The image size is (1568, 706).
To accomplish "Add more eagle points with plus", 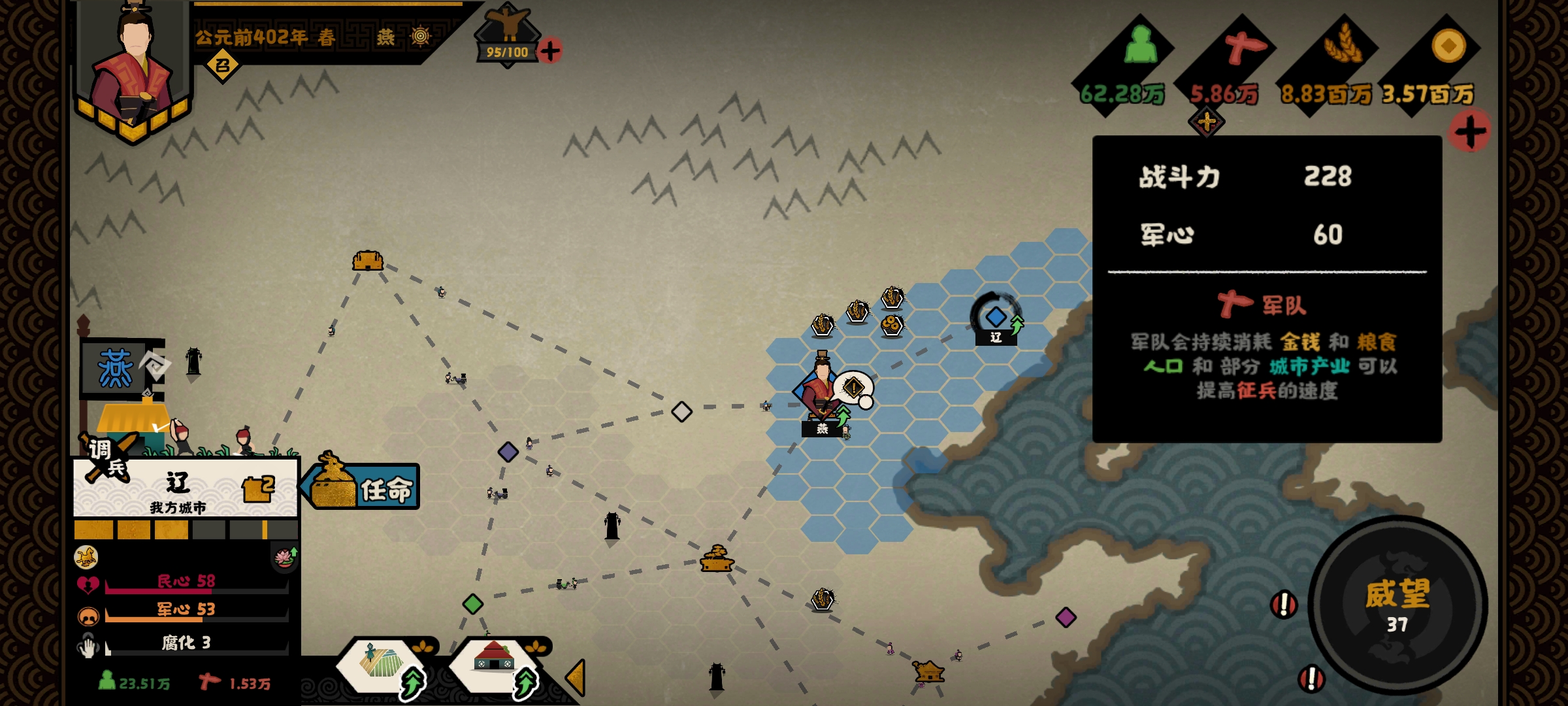I will (x=550, y=51).
